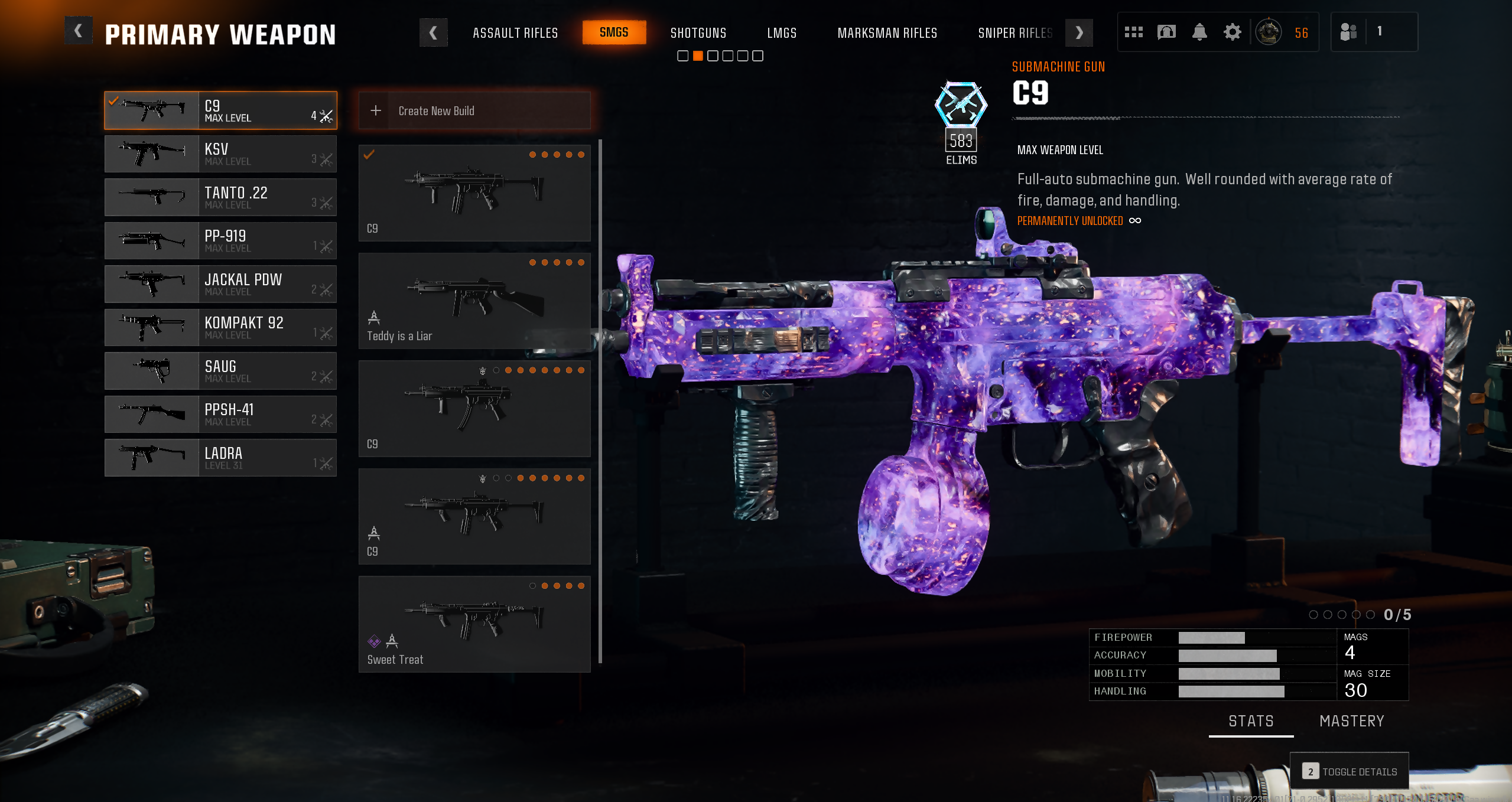Pick the PPSH-41 weapon
The width and height of the screenshot is (1512, 802).
[220, 415]
